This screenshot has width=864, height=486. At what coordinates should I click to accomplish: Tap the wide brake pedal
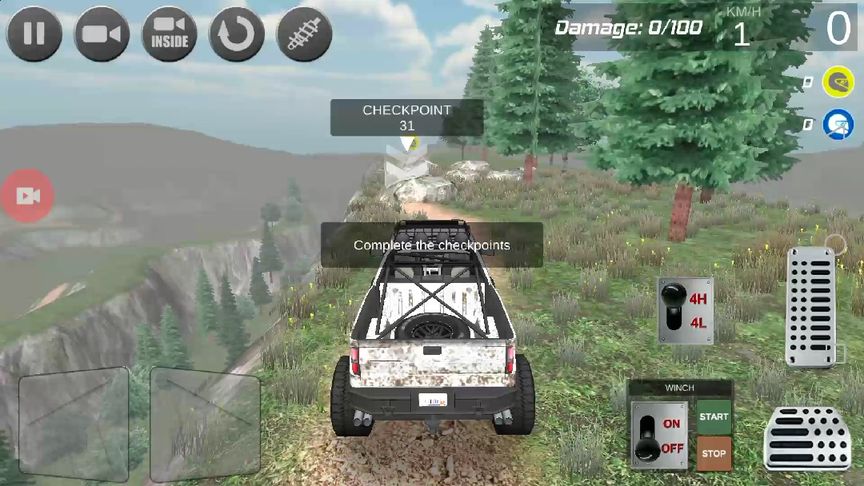[807, 438]
